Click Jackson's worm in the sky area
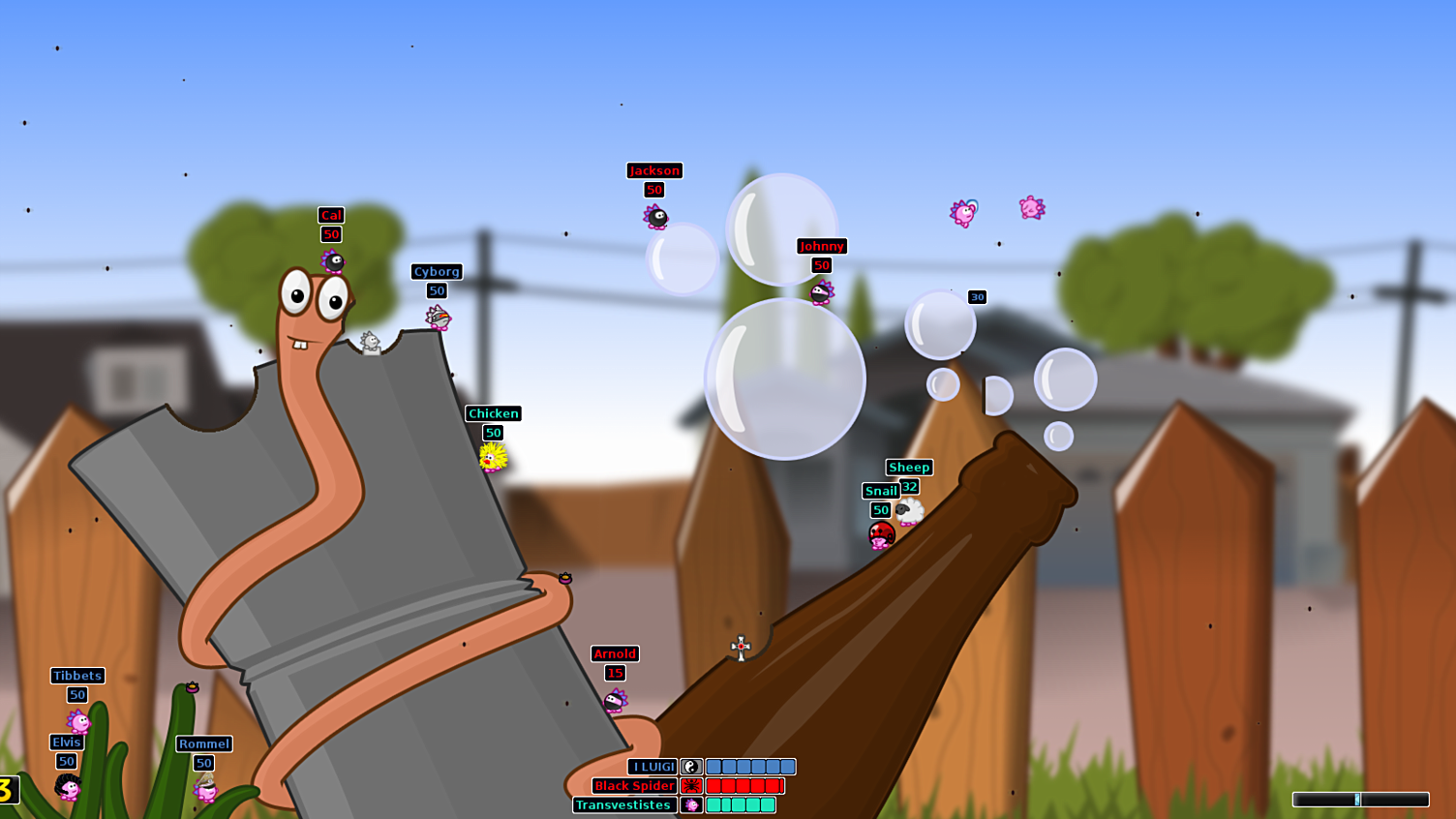Screen dimensions: 1456x819 click(x=656, y=218)
